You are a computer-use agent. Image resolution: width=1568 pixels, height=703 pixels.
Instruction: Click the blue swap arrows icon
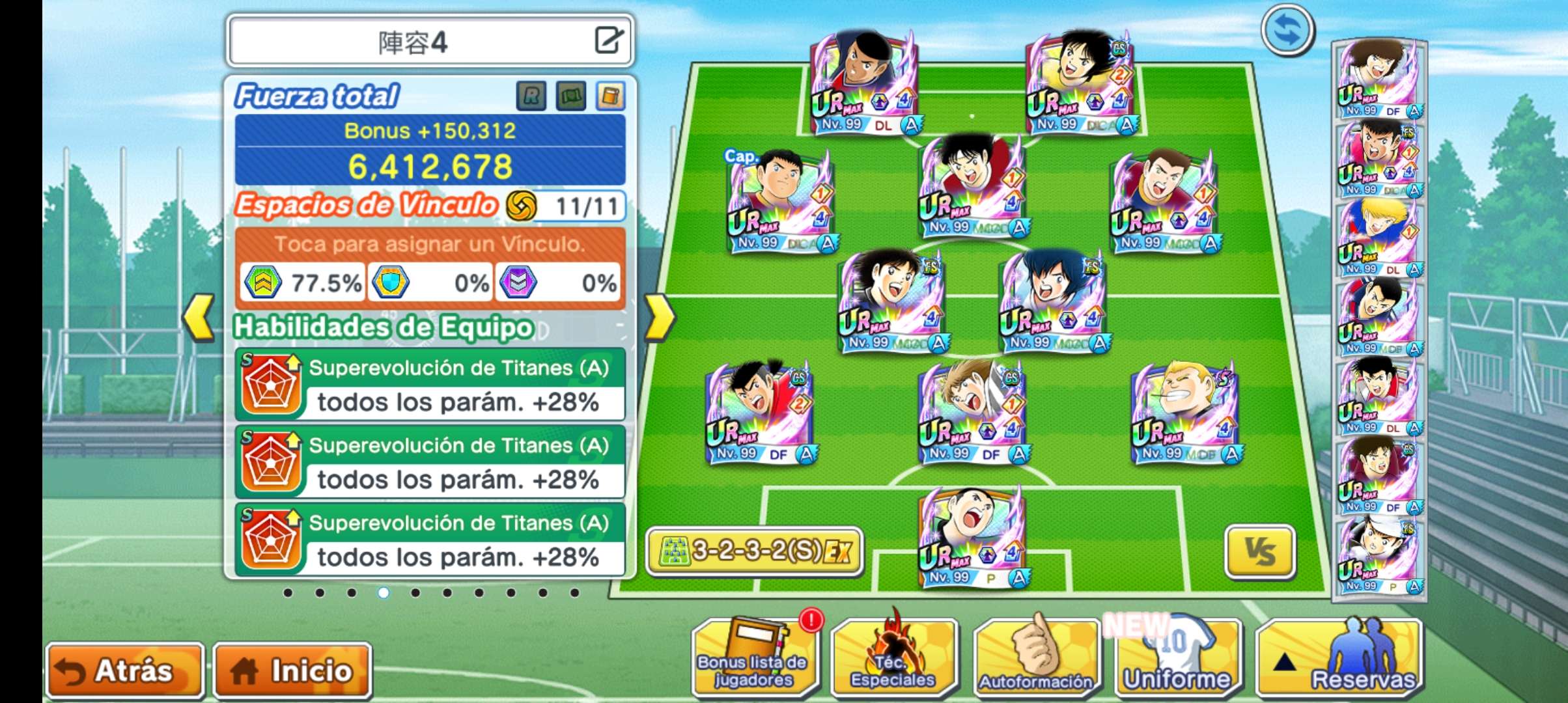click(1287, 31)
